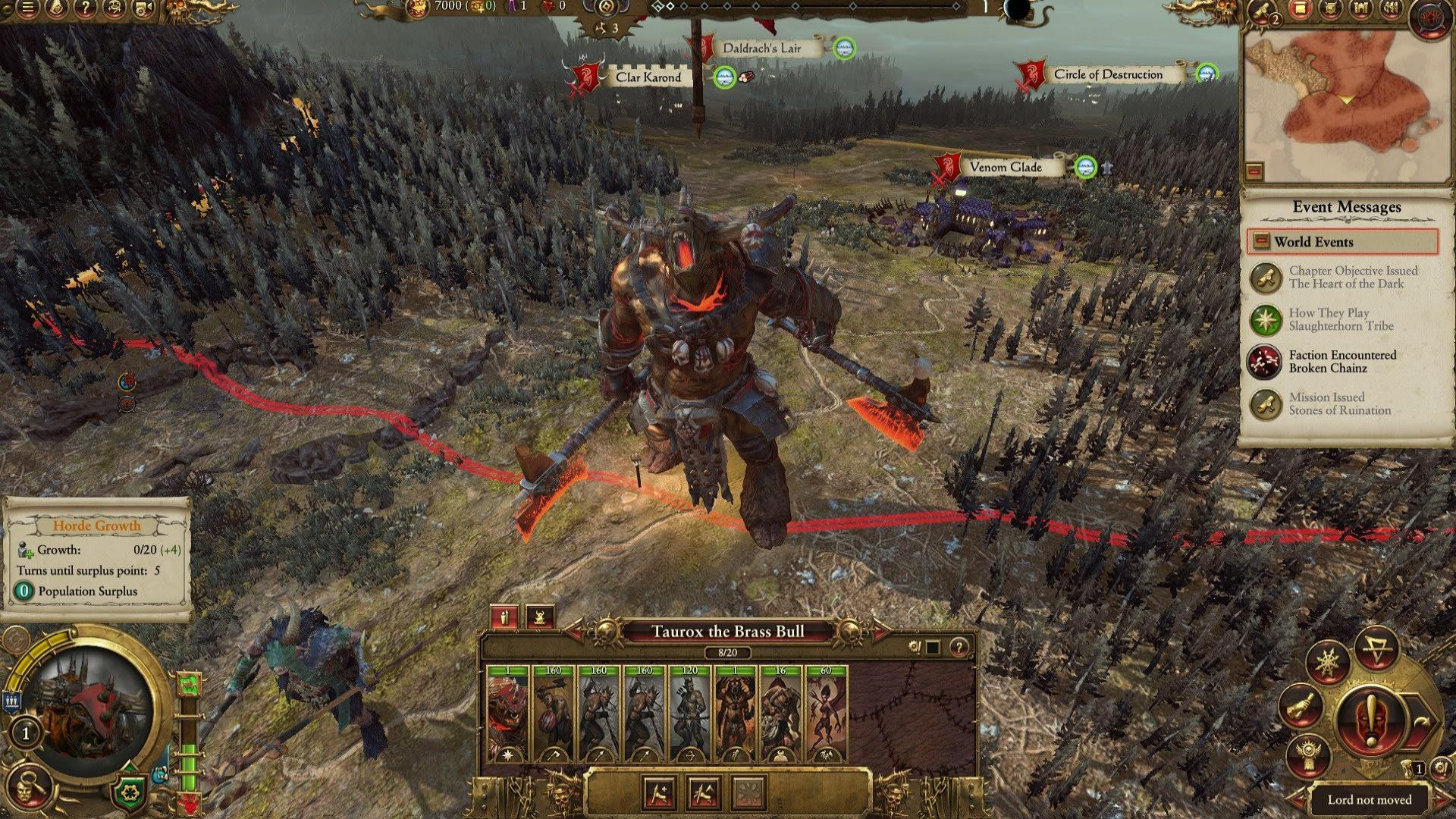
Task: Open the help question mark on army panel
Action: [x=960, y=648]
